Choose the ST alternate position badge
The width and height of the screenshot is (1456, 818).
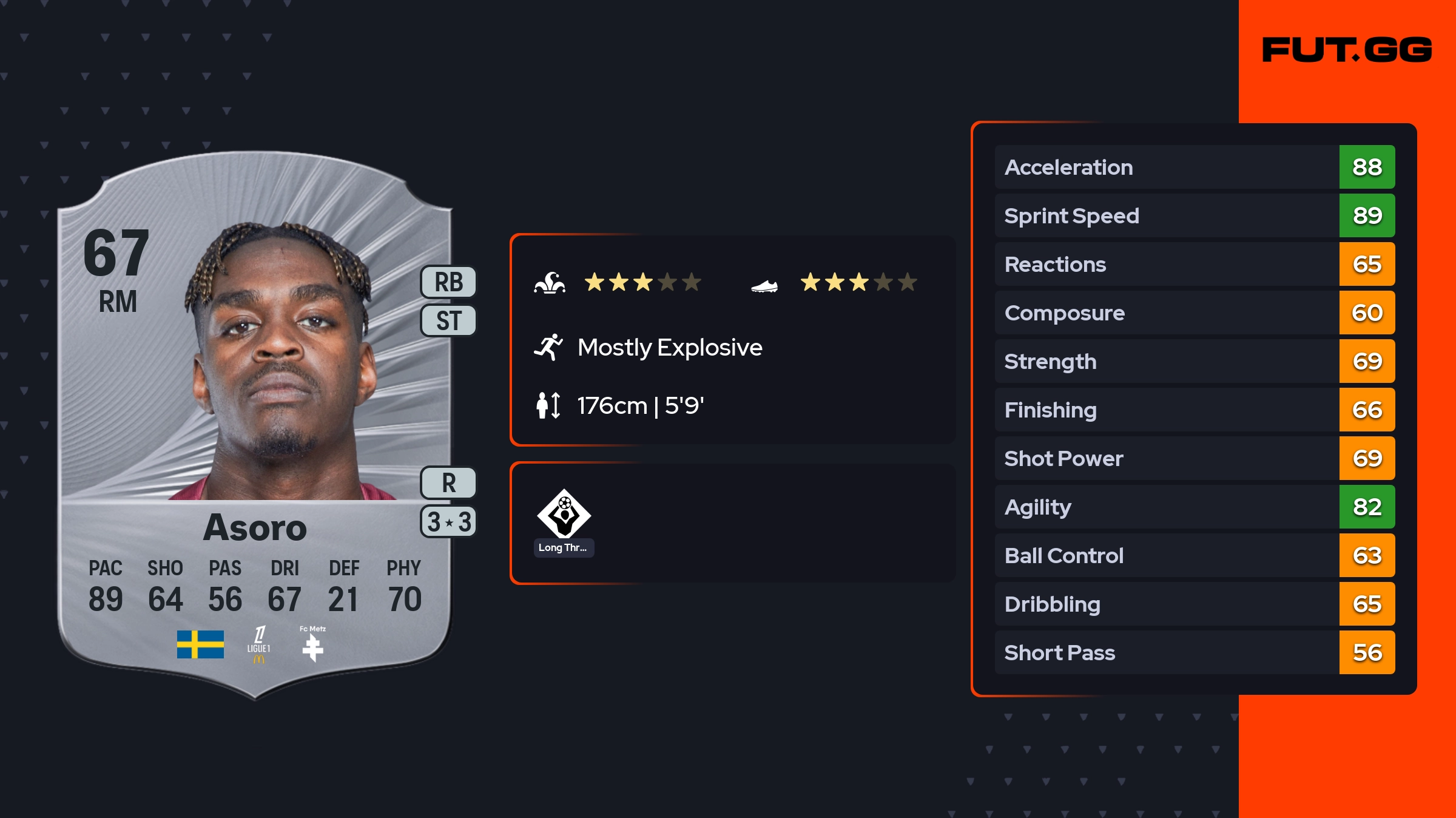[448, 320]
